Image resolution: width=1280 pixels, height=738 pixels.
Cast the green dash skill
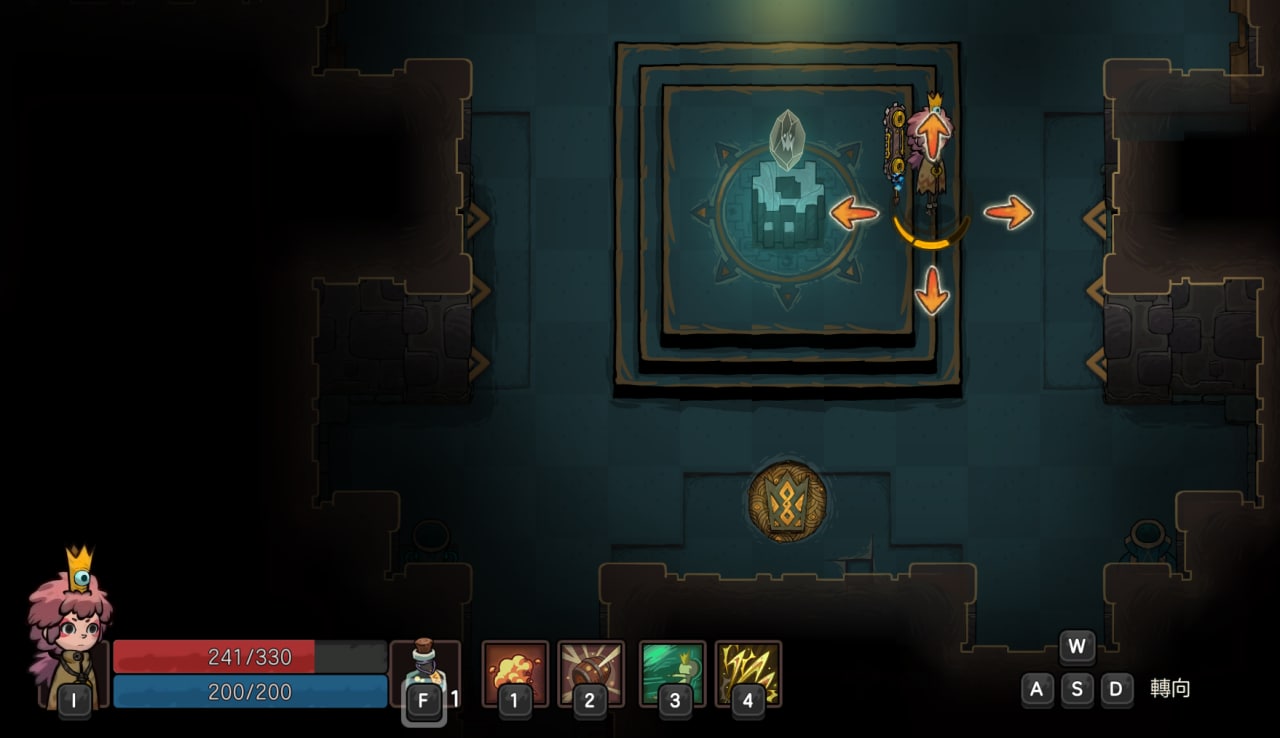pos(672,672)
